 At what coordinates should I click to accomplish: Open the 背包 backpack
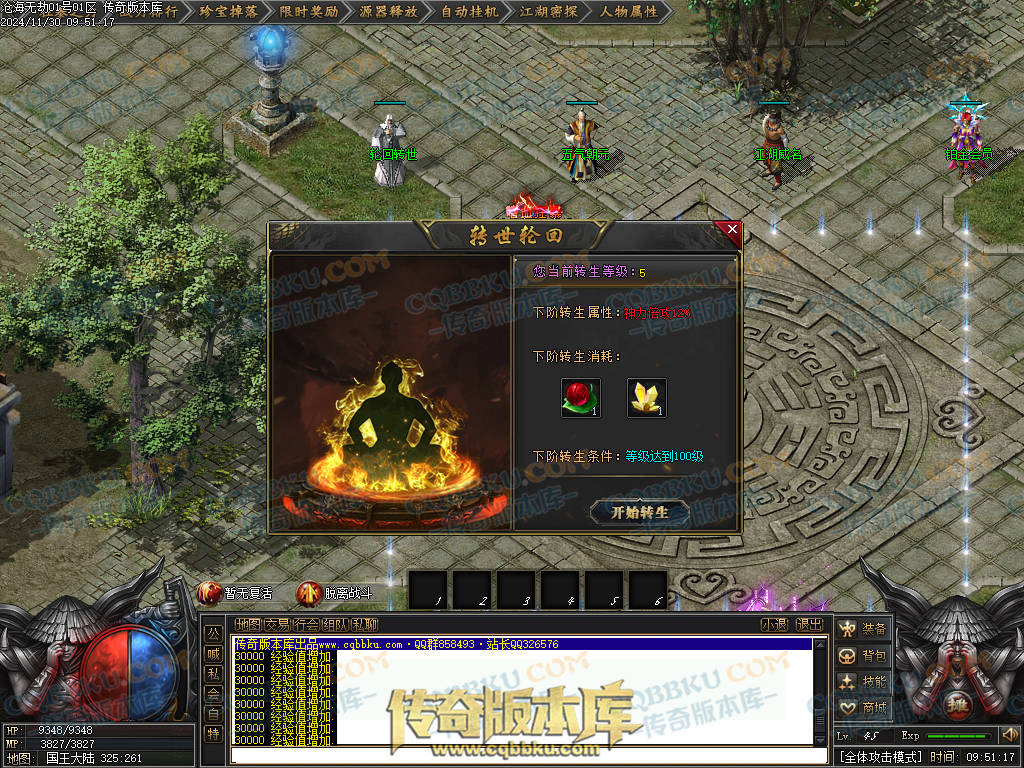point(863,656)
